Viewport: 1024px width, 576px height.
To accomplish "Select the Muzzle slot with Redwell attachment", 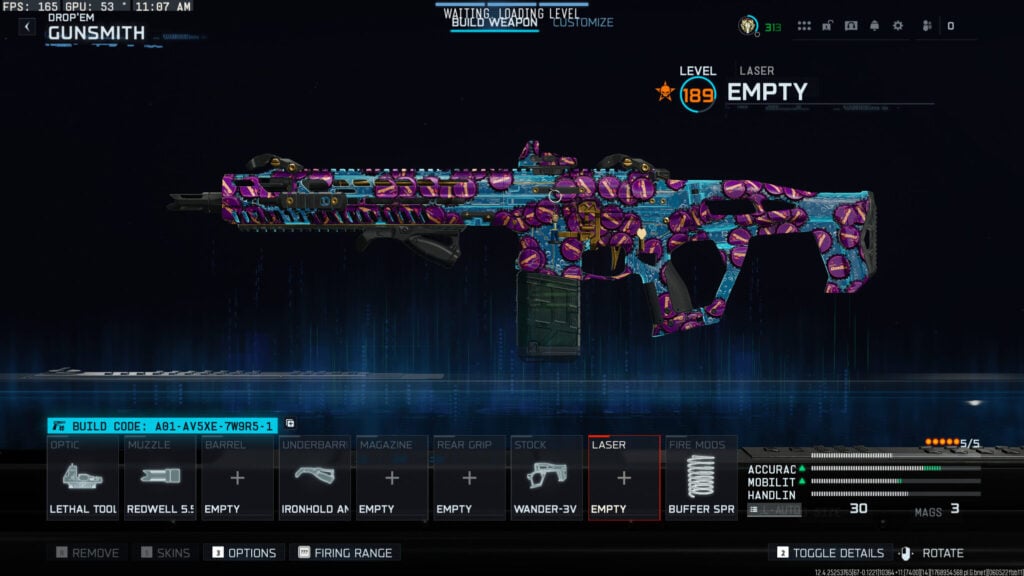I will (160, 477).
